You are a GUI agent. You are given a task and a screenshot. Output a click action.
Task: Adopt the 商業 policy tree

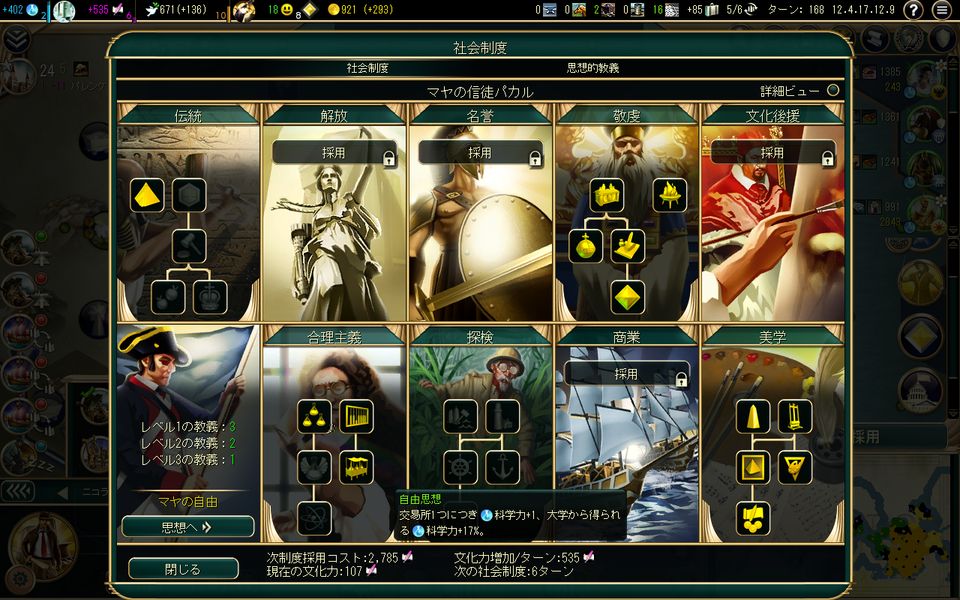(x=626, y=374)
